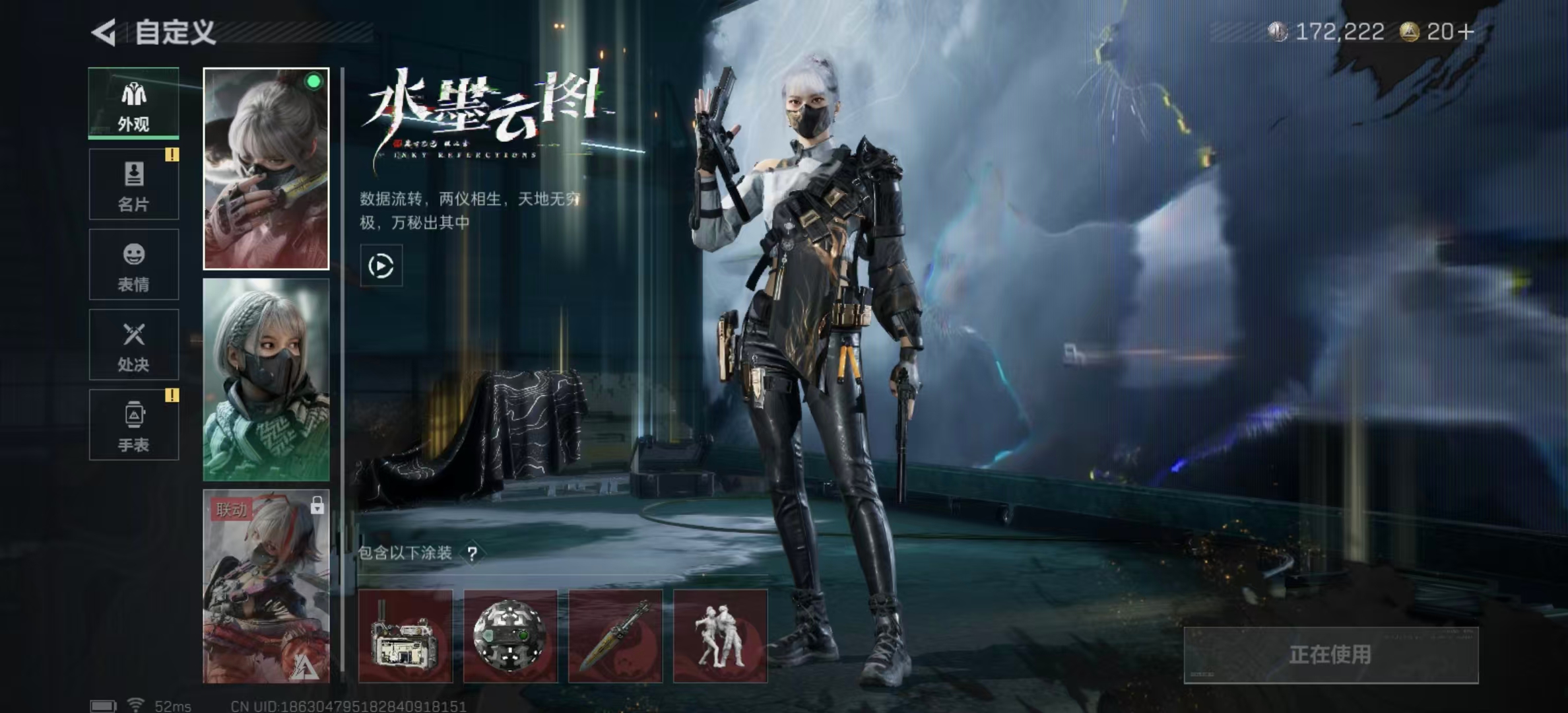This screenshot has height=713, width=1568.
Task: Select the locked 联动 collaboration skin
Action: point(266,586)
